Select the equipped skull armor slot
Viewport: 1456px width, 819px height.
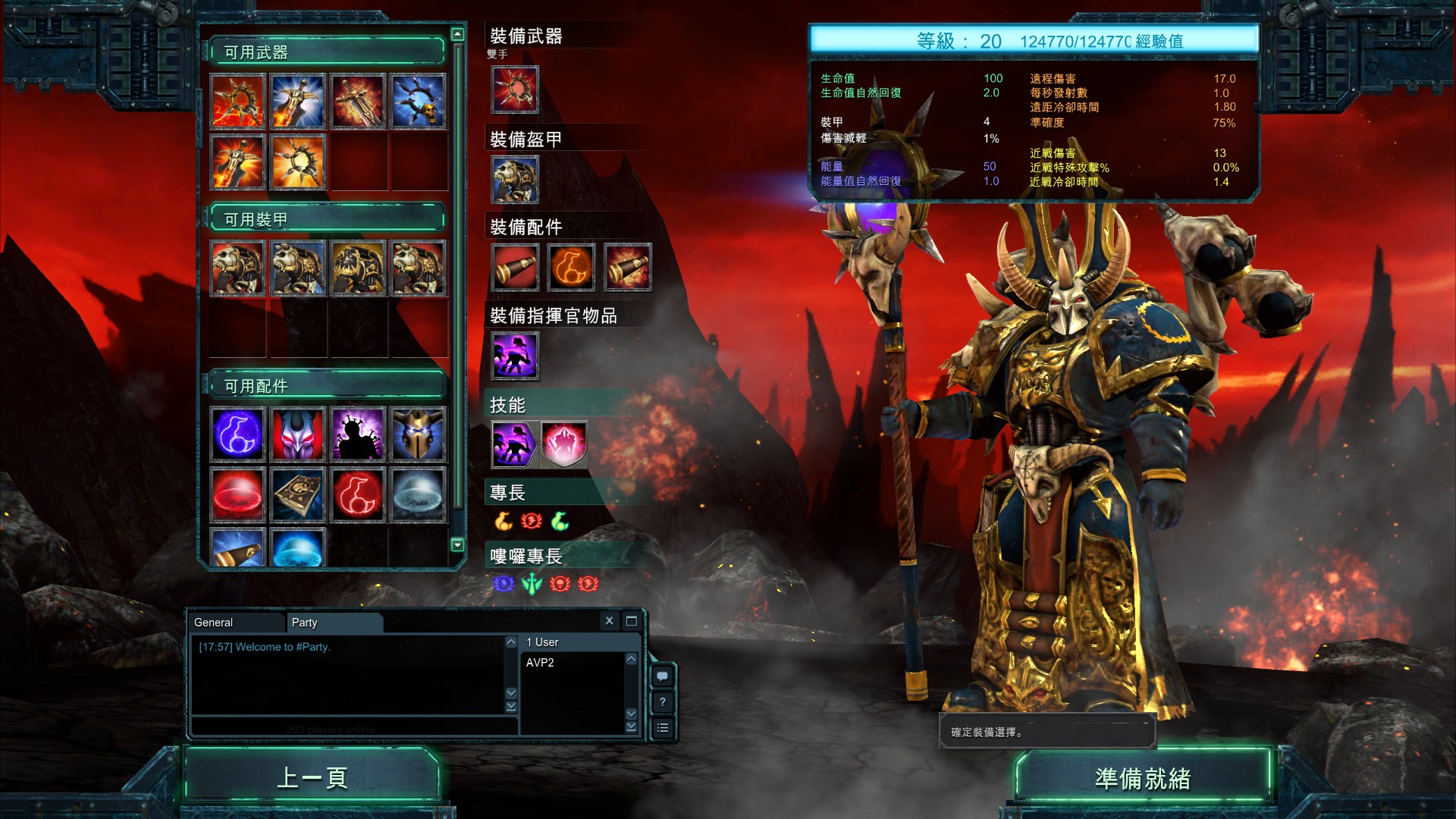click(515, 180)
